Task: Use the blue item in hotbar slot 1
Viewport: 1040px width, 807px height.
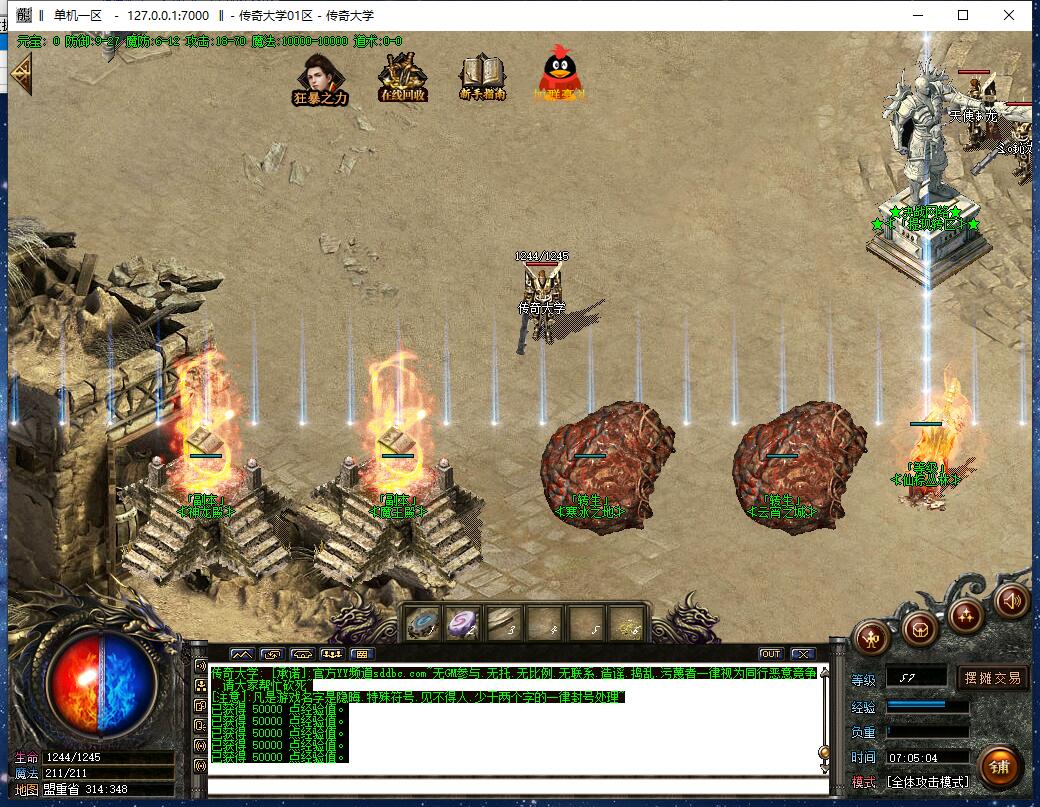Action: tap(421, 623)
